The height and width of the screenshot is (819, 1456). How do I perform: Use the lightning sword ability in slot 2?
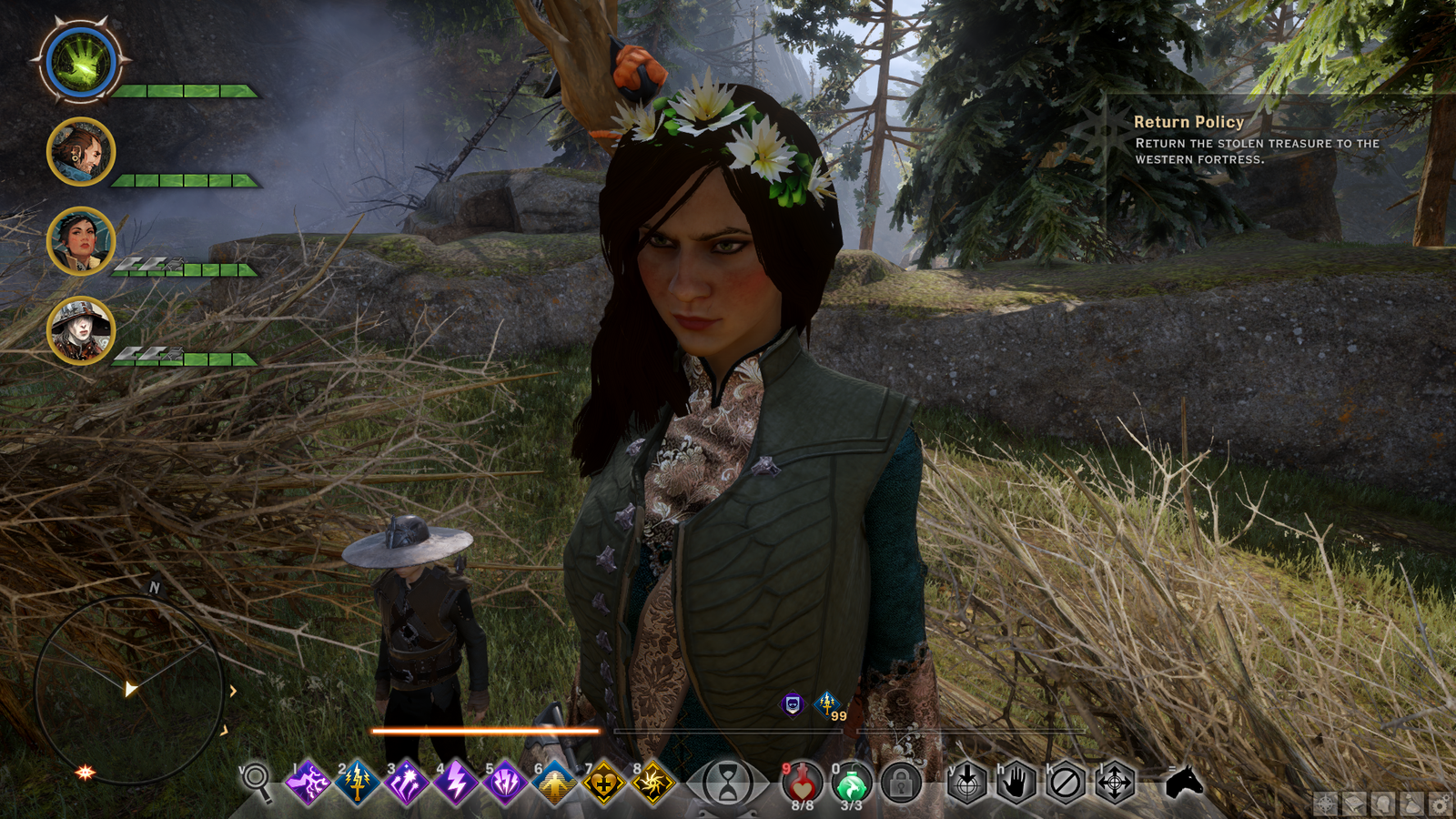pyautogui.click(x=357, y=783)
